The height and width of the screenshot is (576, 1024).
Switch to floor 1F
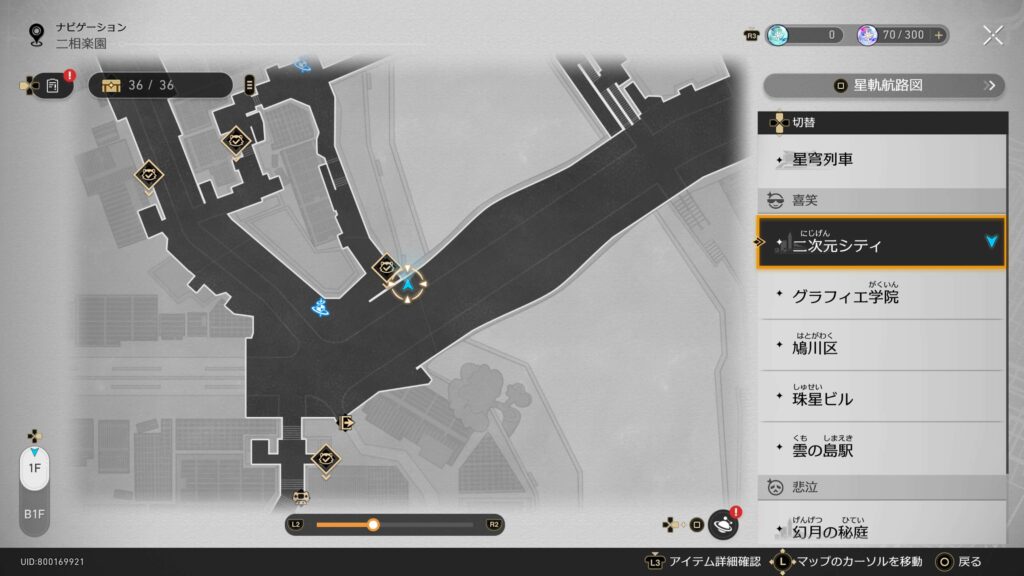click(x=34, y=468)
